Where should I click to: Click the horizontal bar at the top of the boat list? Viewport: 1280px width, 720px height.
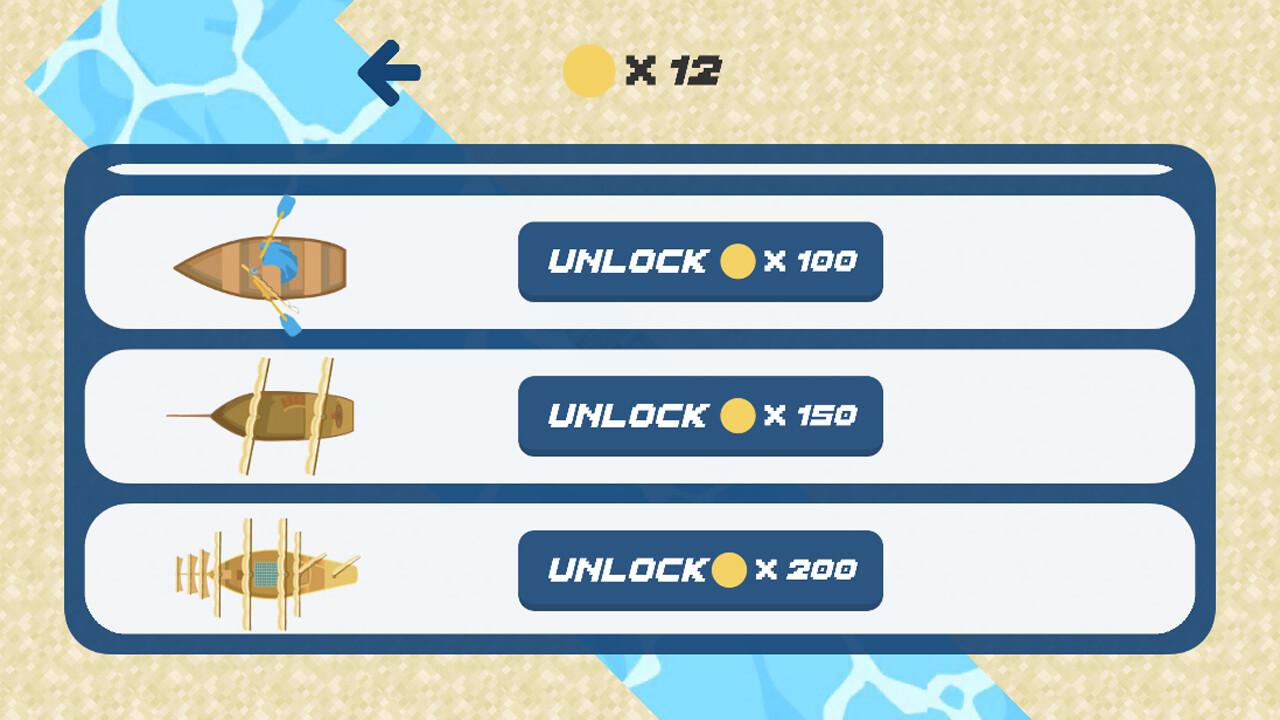[640, 165]
